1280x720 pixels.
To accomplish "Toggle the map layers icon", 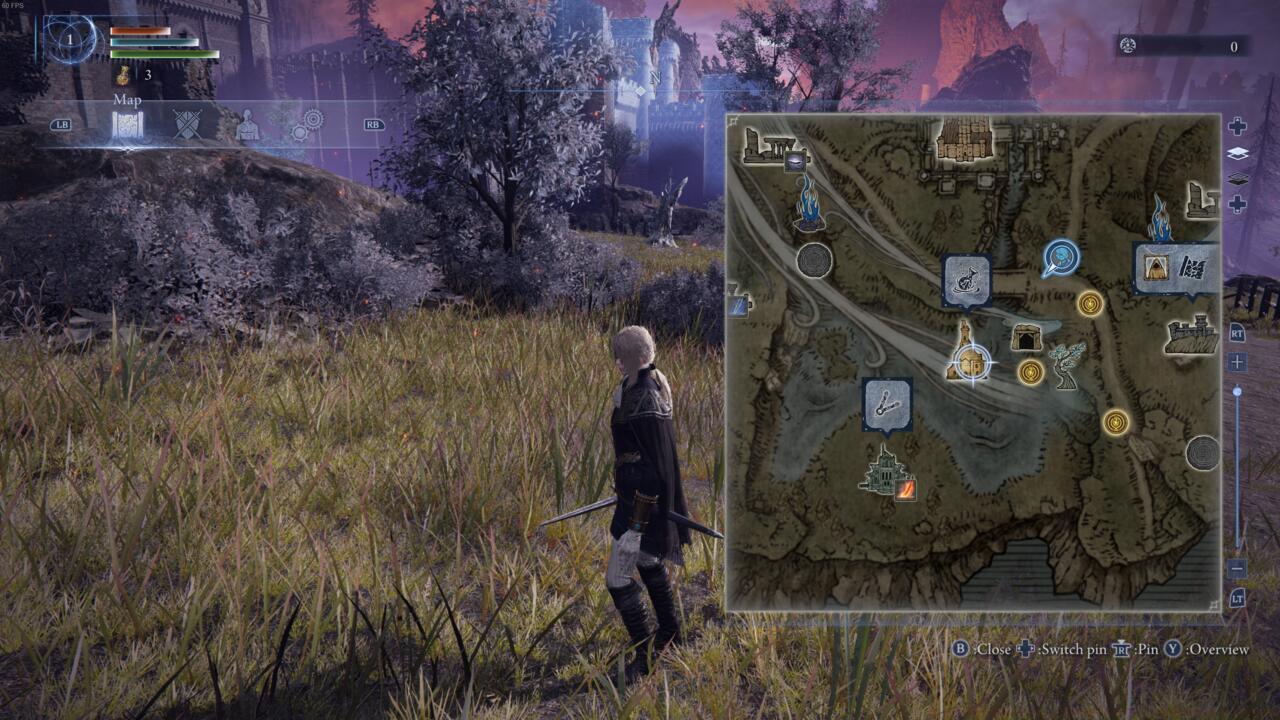I will click(x=1237, y=154).
